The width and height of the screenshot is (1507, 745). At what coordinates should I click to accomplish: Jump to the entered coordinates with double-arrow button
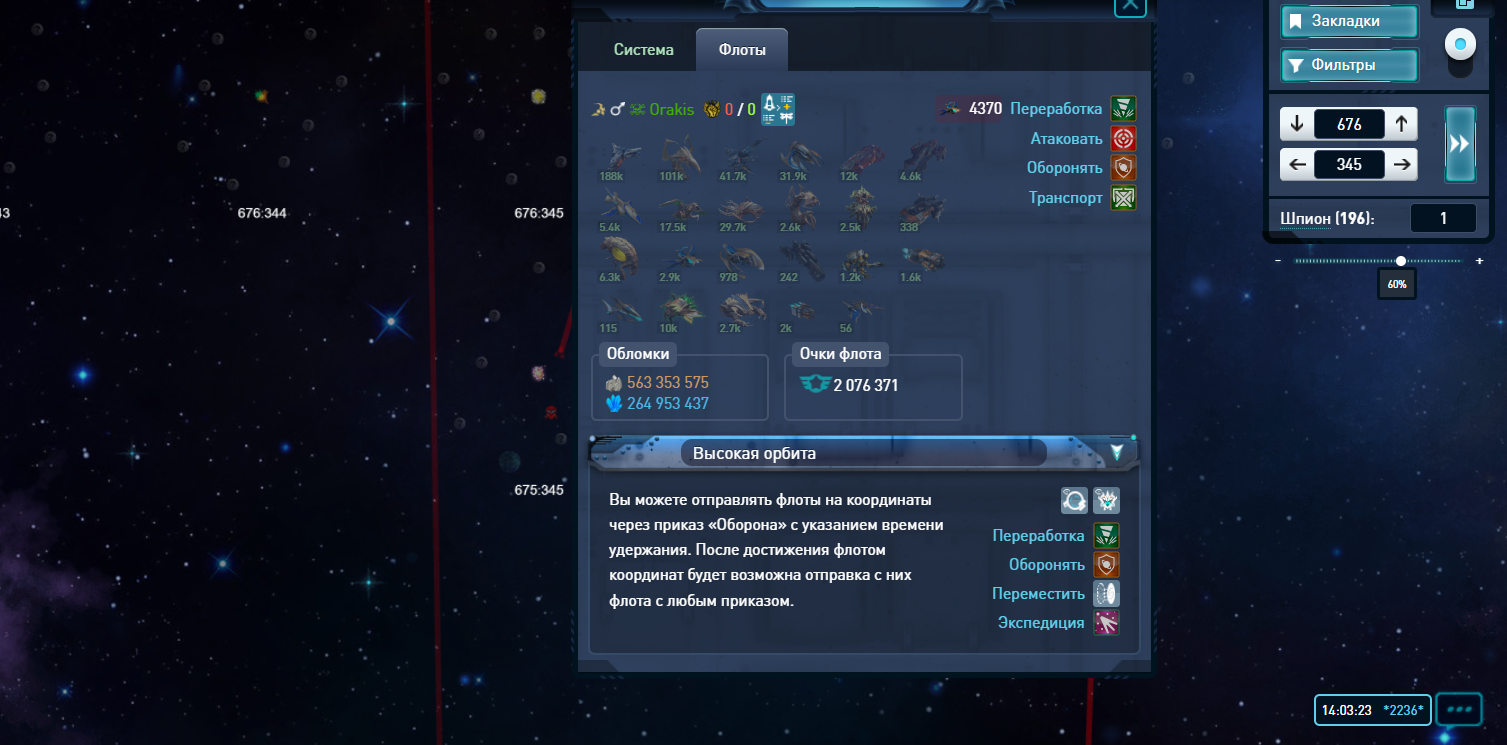tap(1460, 144)
